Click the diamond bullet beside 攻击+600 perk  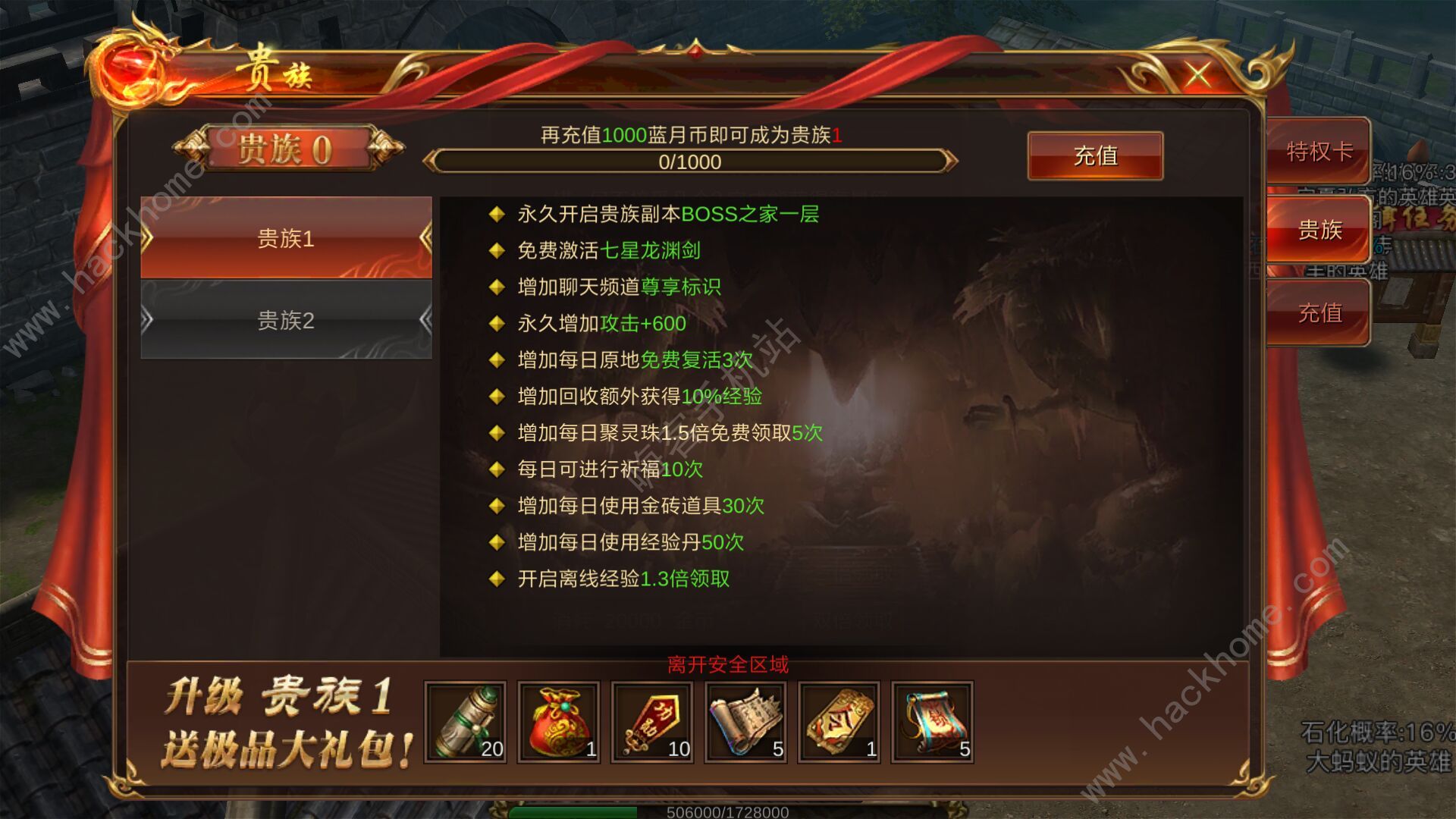click(x=498, y=324)
